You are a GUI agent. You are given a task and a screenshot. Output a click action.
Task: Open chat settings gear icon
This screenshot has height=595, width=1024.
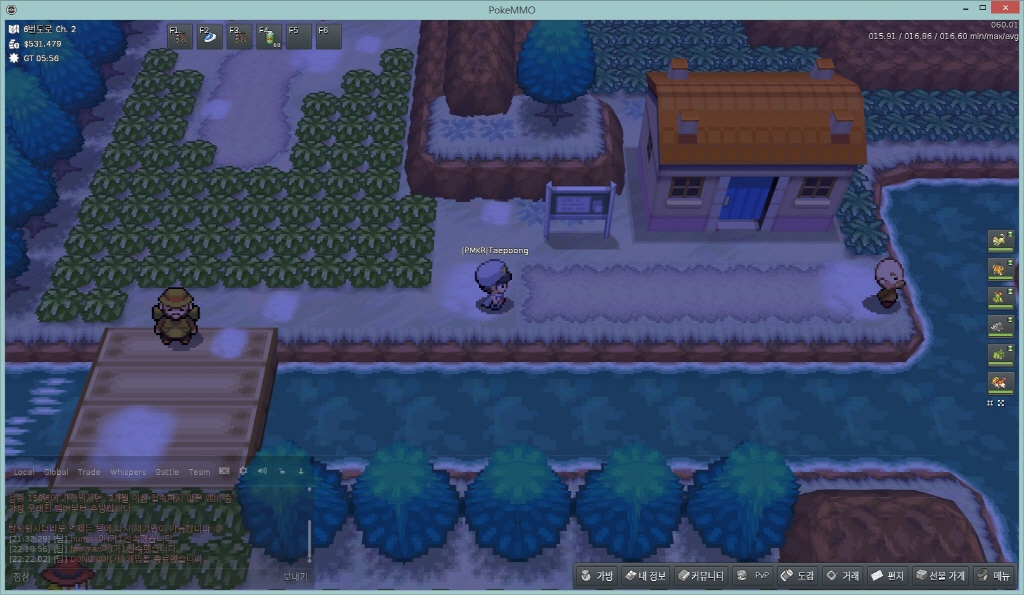[243, 471]
